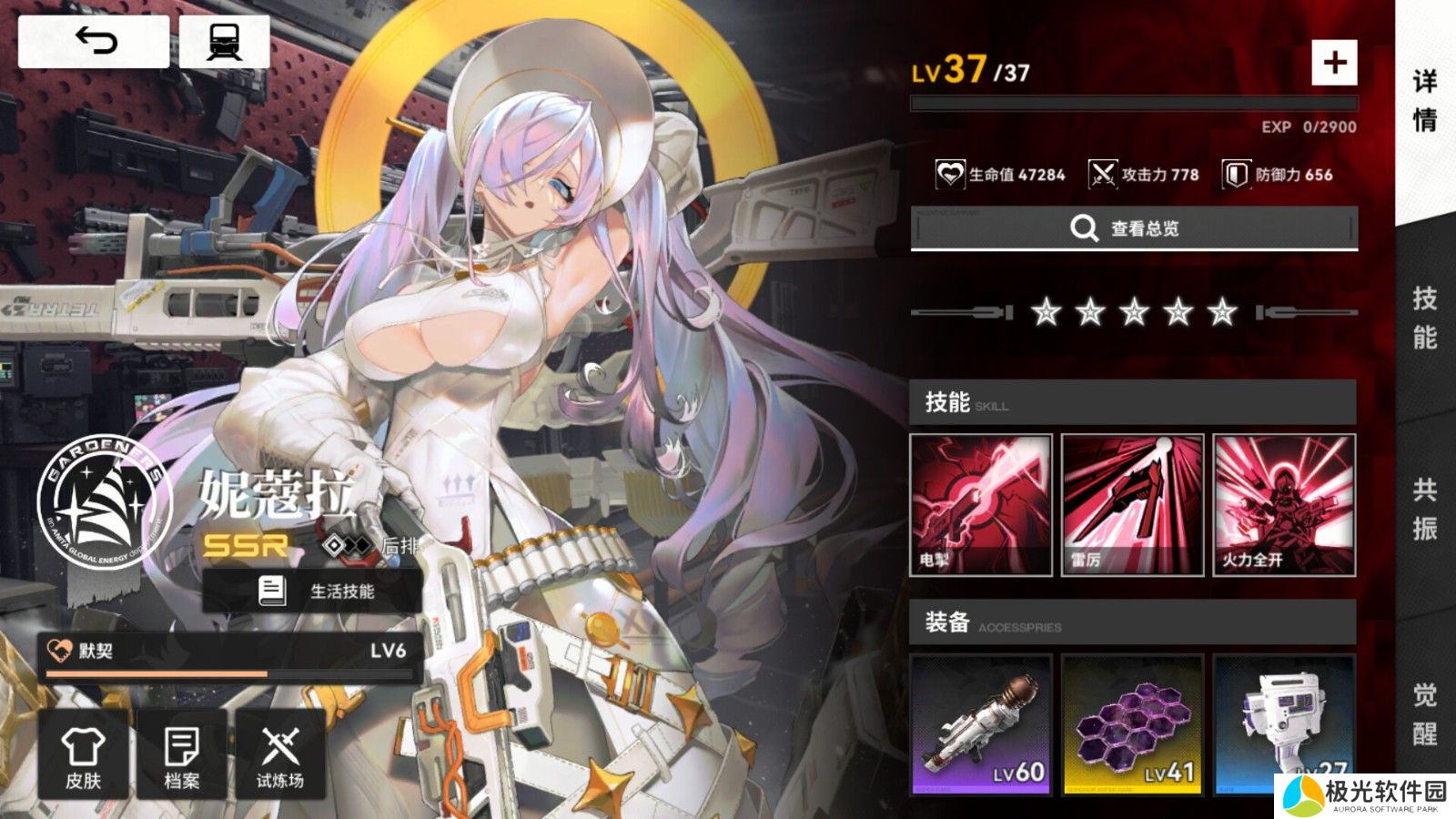The height and width of the screenshot is (819, 1456).
Task: Switch to the 共振 resonance tab
Action: (x=1425, y=509)
